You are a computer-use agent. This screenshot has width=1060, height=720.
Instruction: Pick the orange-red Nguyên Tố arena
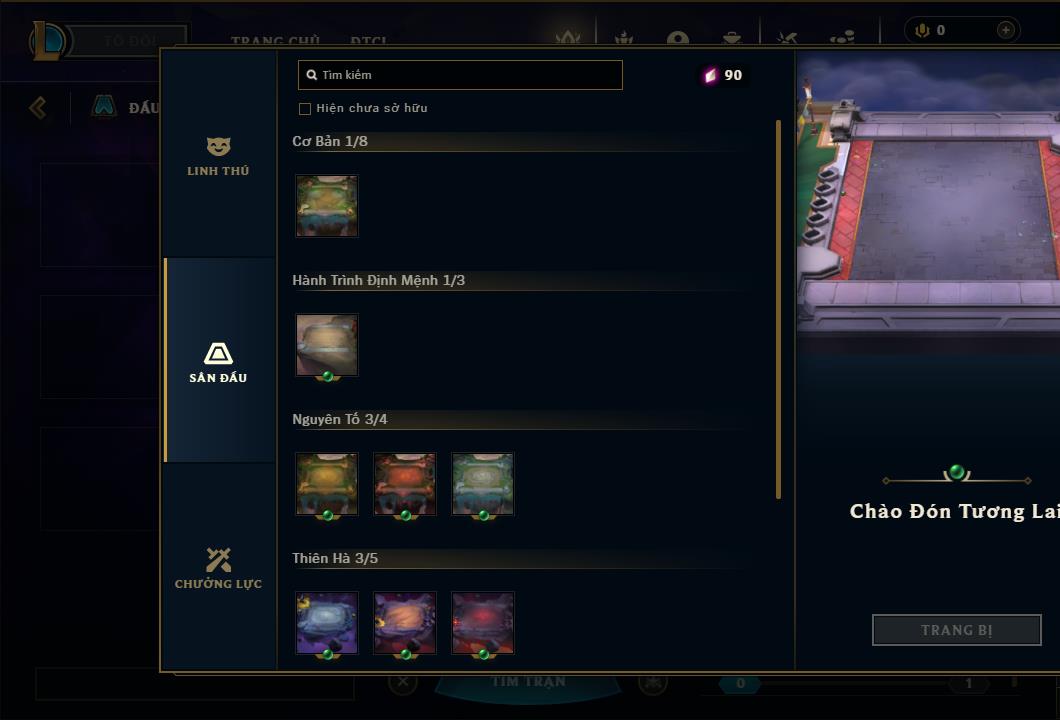(405, 484)
